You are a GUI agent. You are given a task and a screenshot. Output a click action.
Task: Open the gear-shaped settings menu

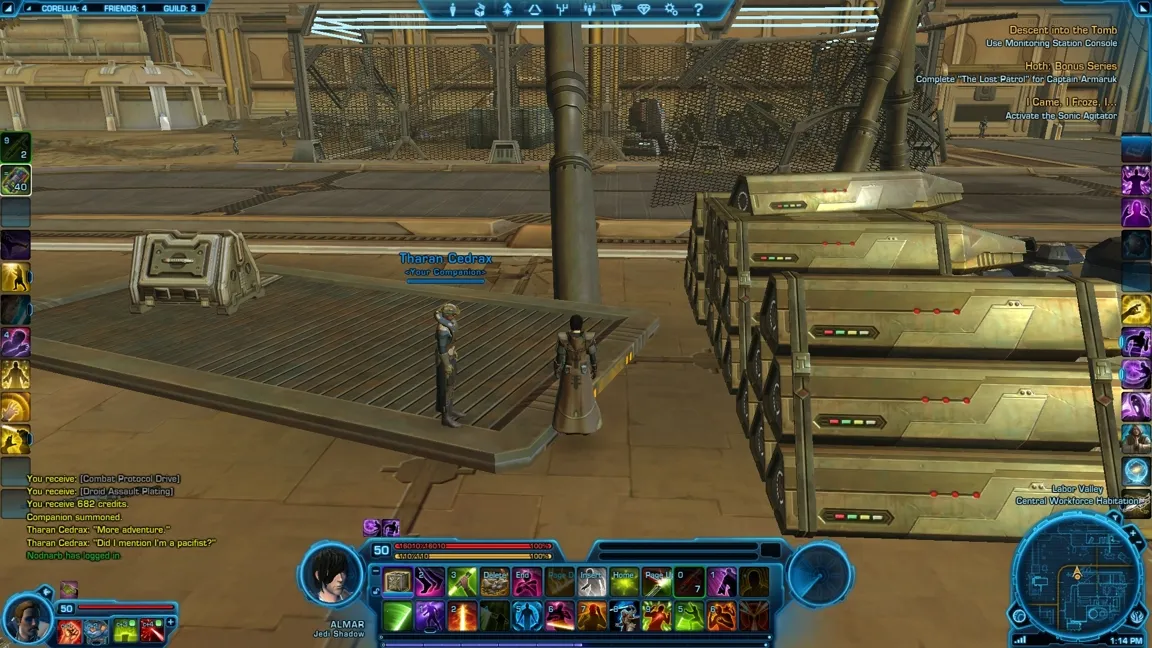click(671, 10)
